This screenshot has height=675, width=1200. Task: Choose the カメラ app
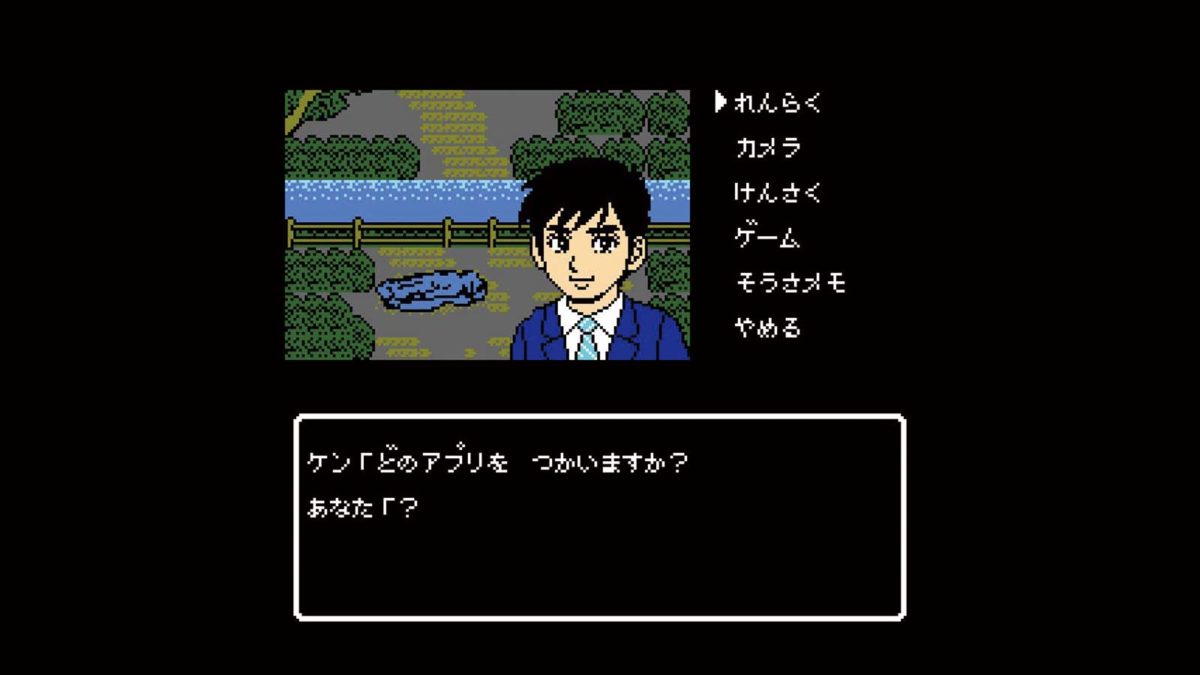(768, 147)
